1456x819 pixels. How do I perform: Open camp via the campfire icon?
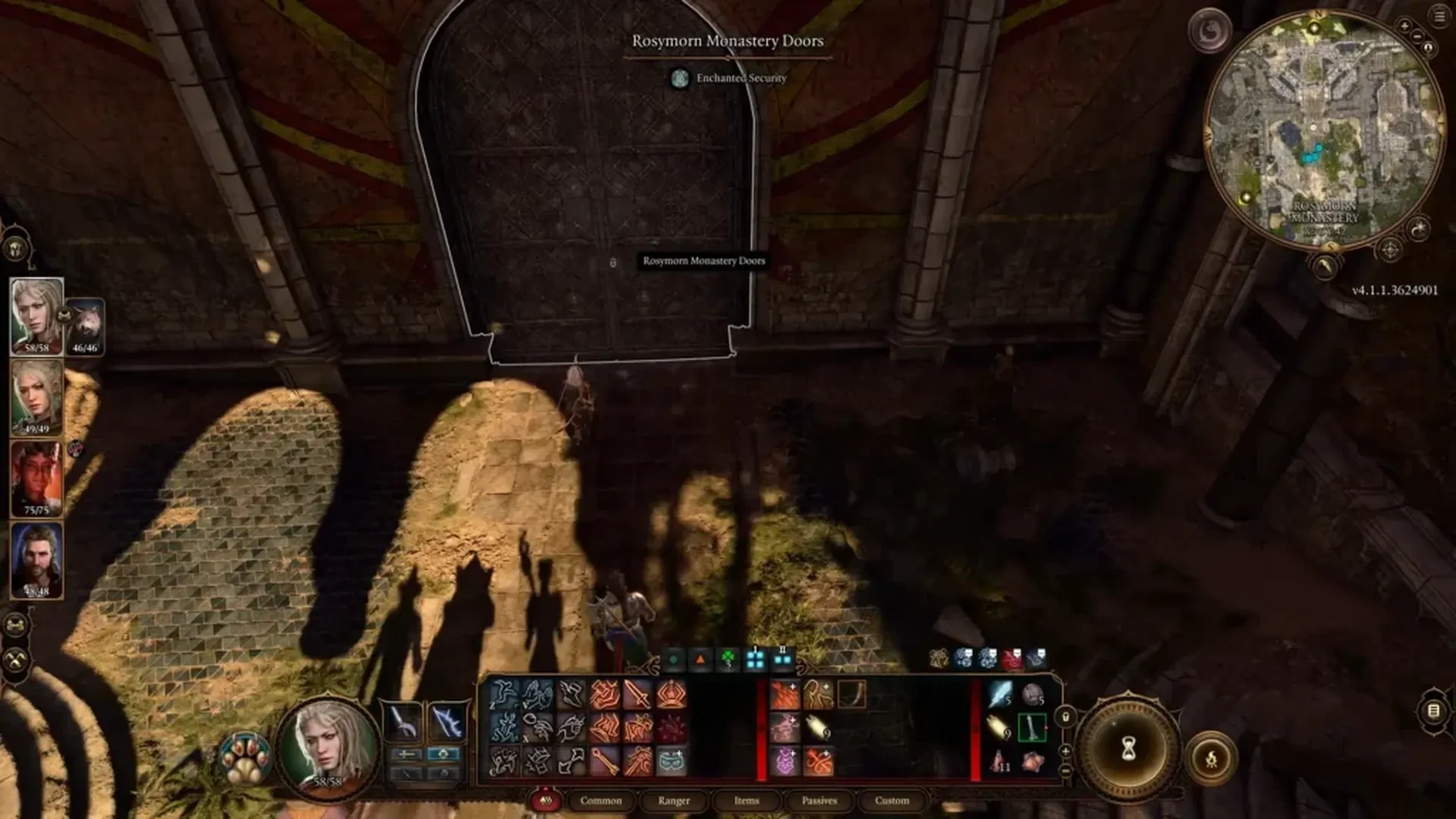1212,759
